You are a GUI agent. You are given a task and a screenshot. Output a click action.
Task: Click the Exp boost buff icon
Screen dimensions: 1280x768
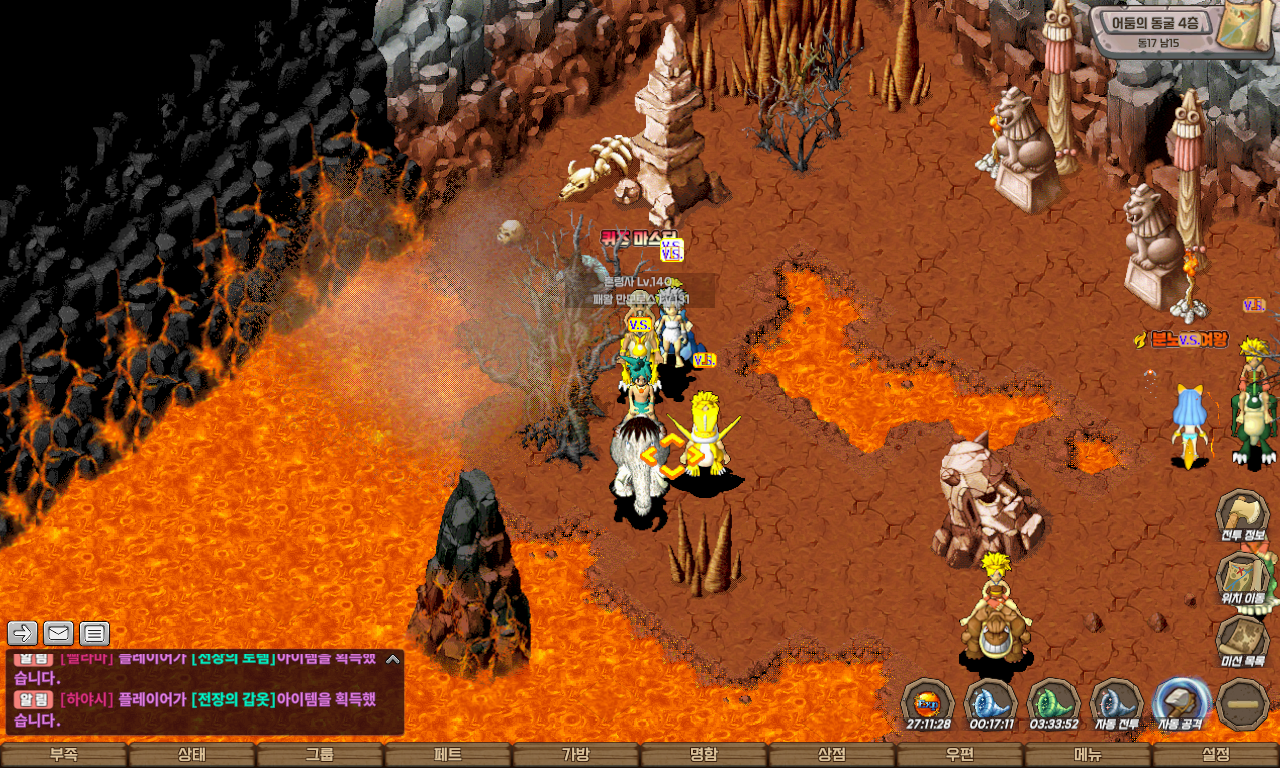point(927,702)
